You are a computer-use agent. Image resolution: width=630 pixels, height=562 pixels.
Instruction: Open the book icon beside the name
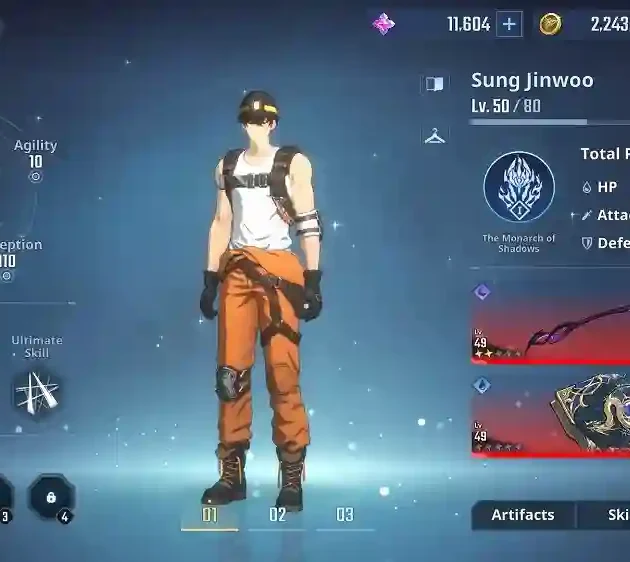pyautogui.click(x=435, y=84)
